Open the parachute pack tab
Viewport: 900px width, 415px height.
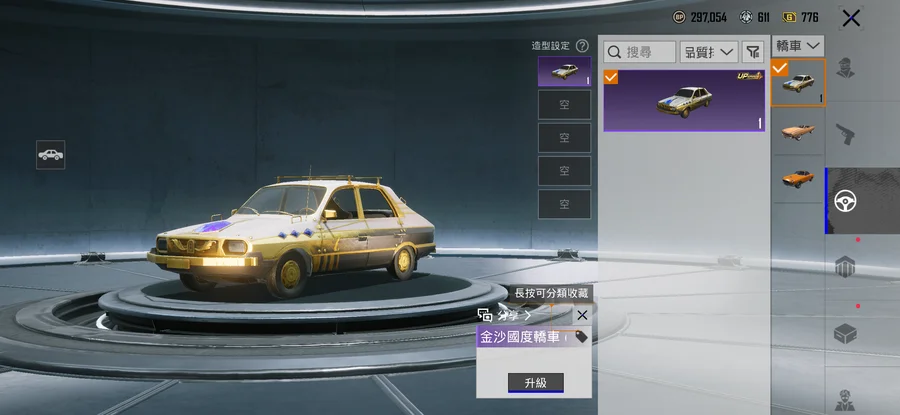point(847,266)
